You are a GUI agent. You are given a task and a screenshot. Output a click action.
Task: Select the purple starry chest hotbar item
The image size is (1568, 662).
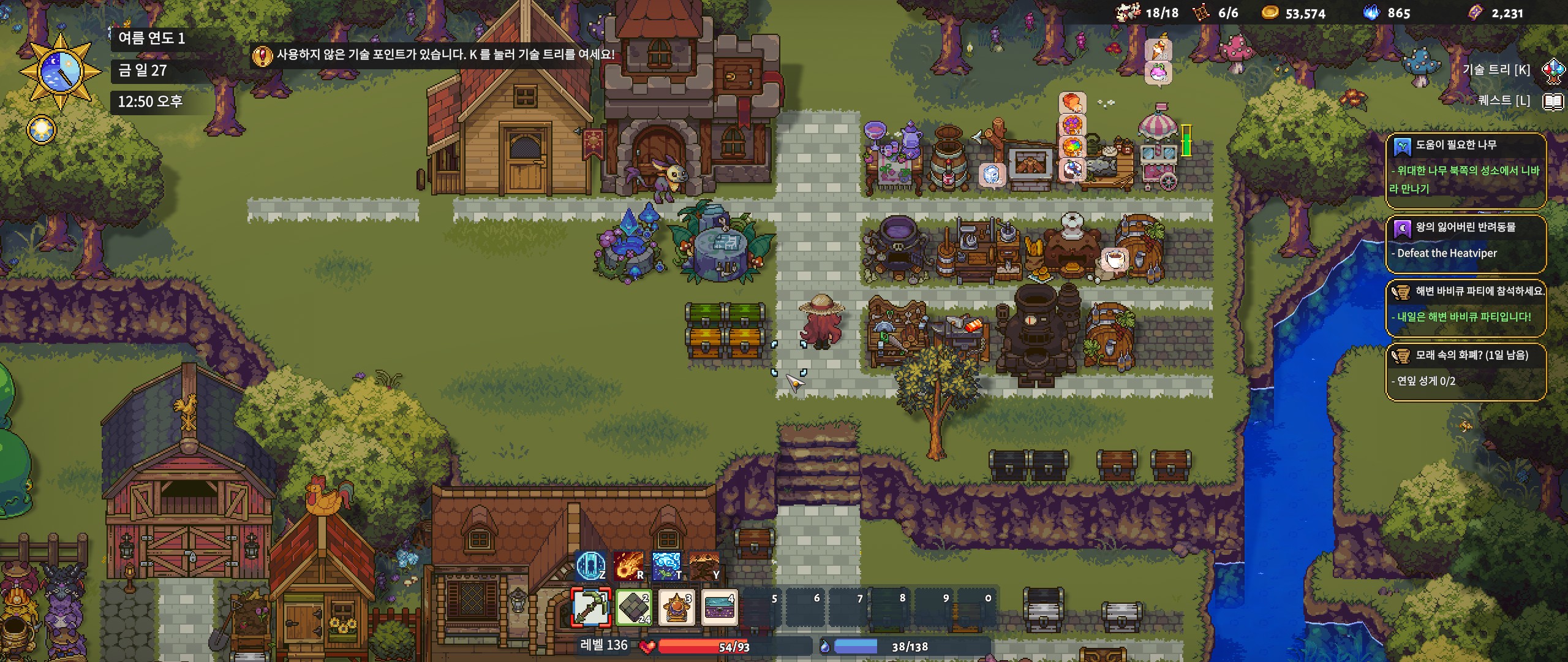[719, 607]
